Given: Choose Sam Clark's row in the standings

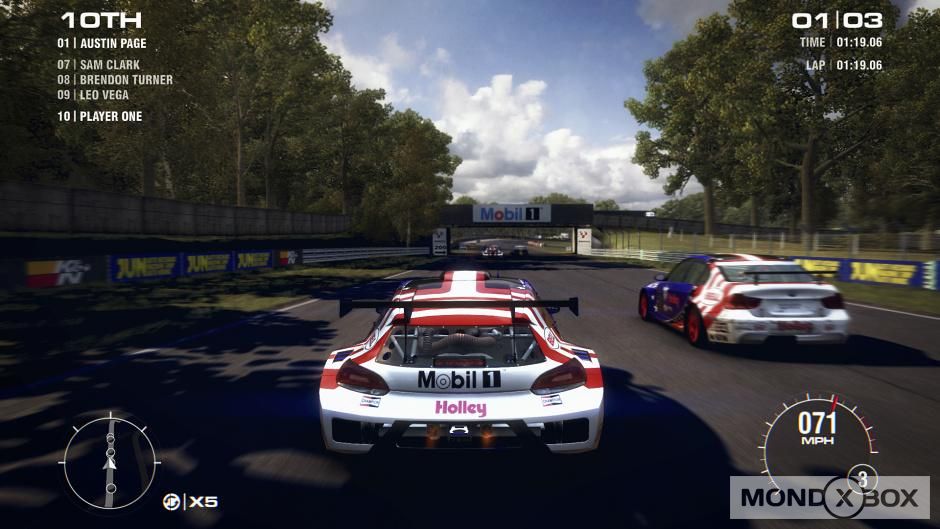Looking at the screenshot, I should tap(98, 65).
